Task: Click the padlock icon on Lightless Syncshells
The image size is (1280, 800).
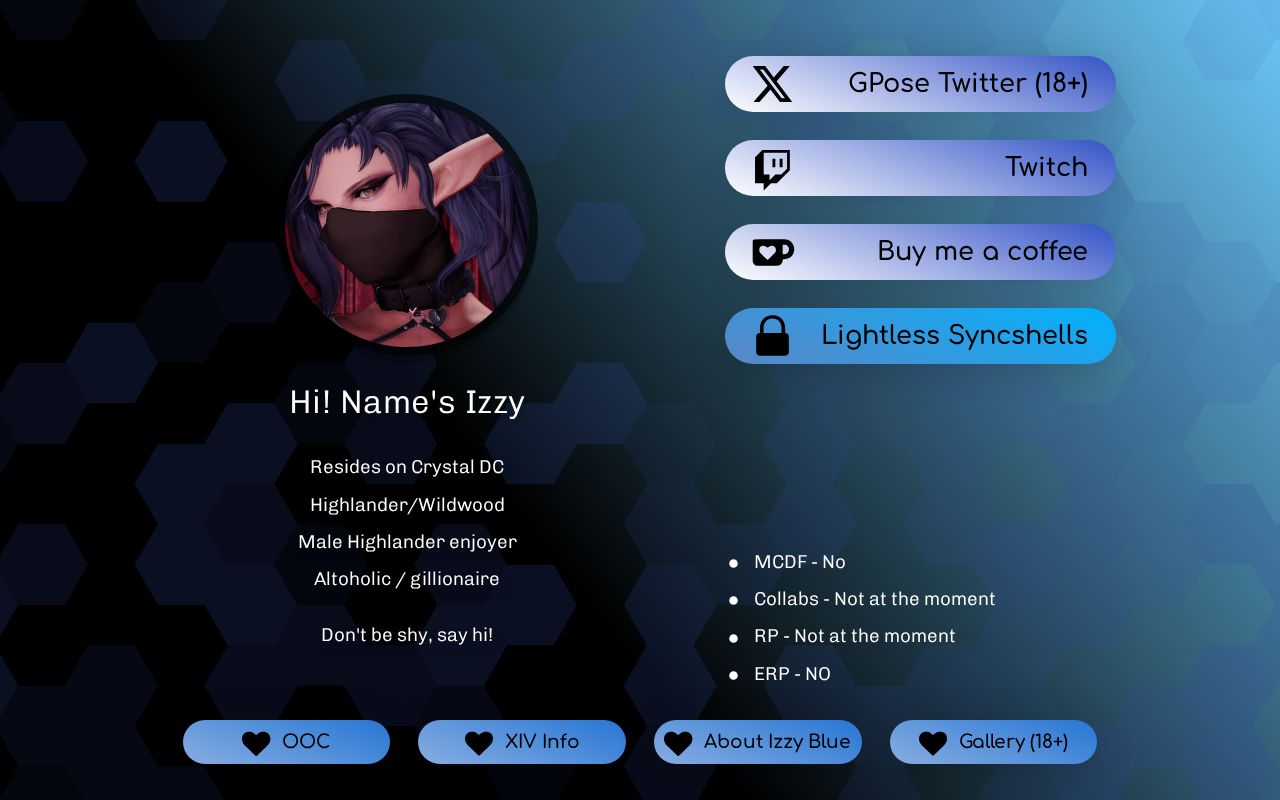Action: pyautogui.click(x=770, y=335)
